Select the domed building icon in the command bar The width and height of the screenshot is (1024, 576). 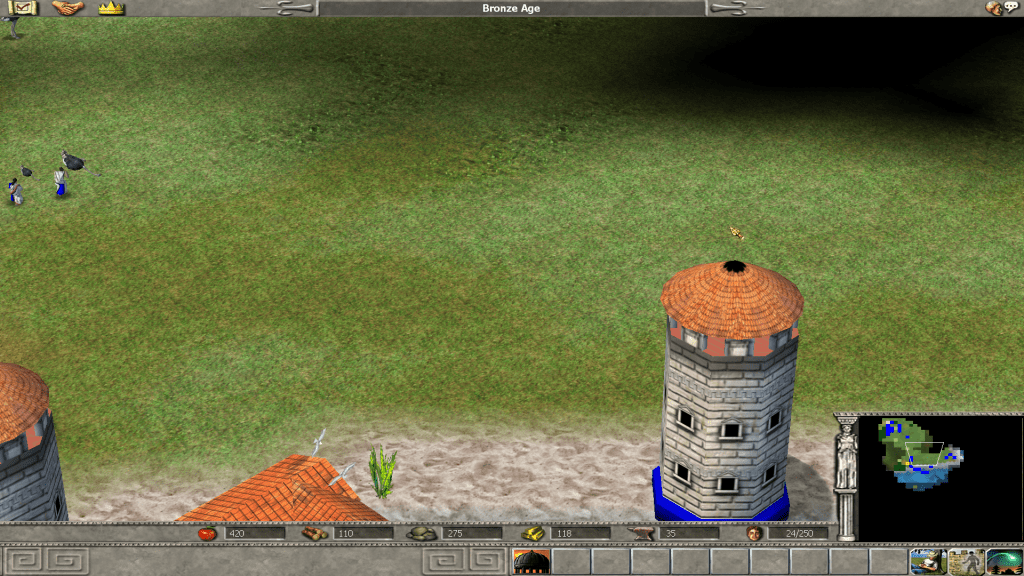tap(531, 561)
